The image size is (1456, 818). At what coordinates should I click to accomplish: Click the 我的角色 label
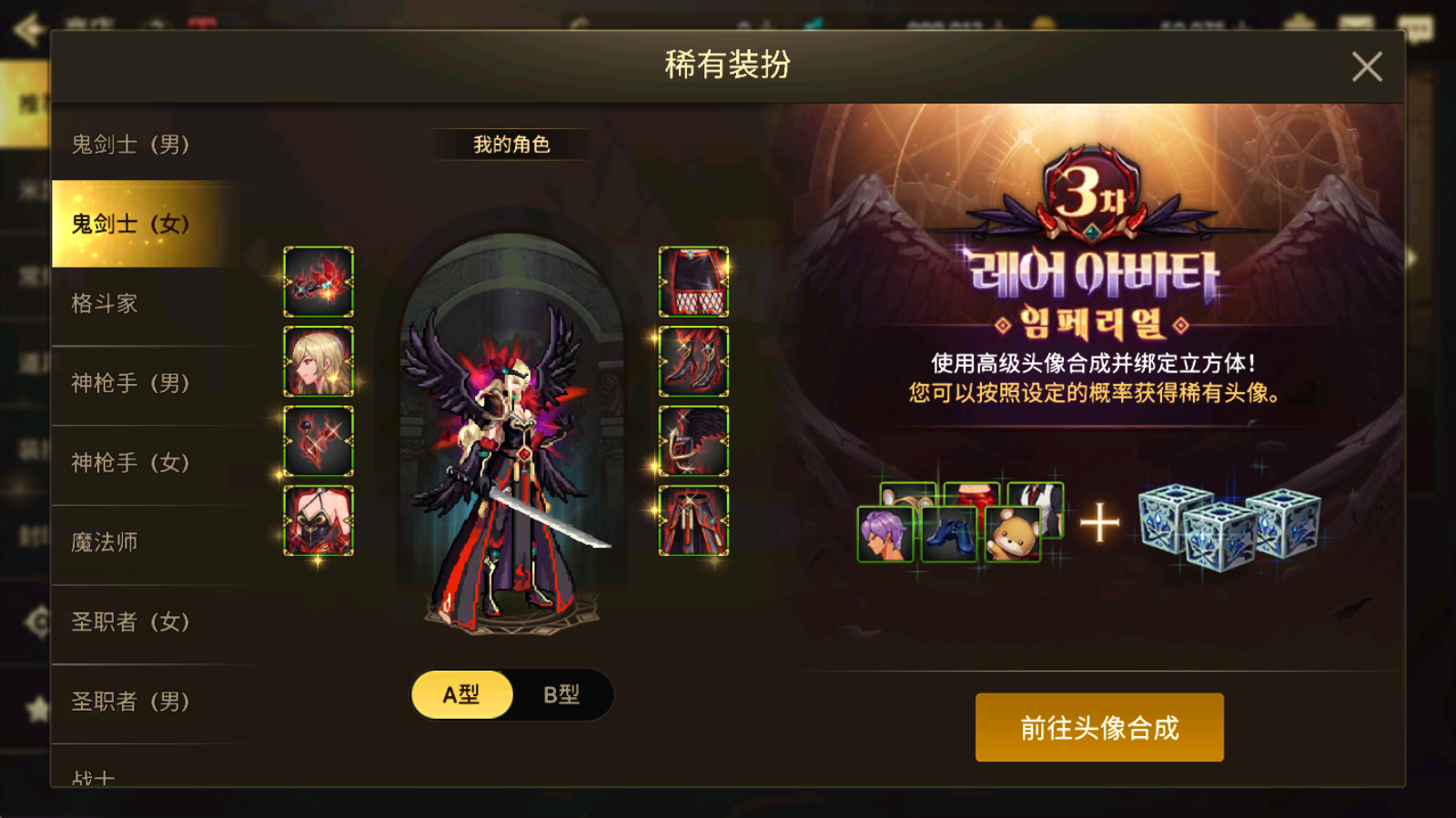[511, 143]
